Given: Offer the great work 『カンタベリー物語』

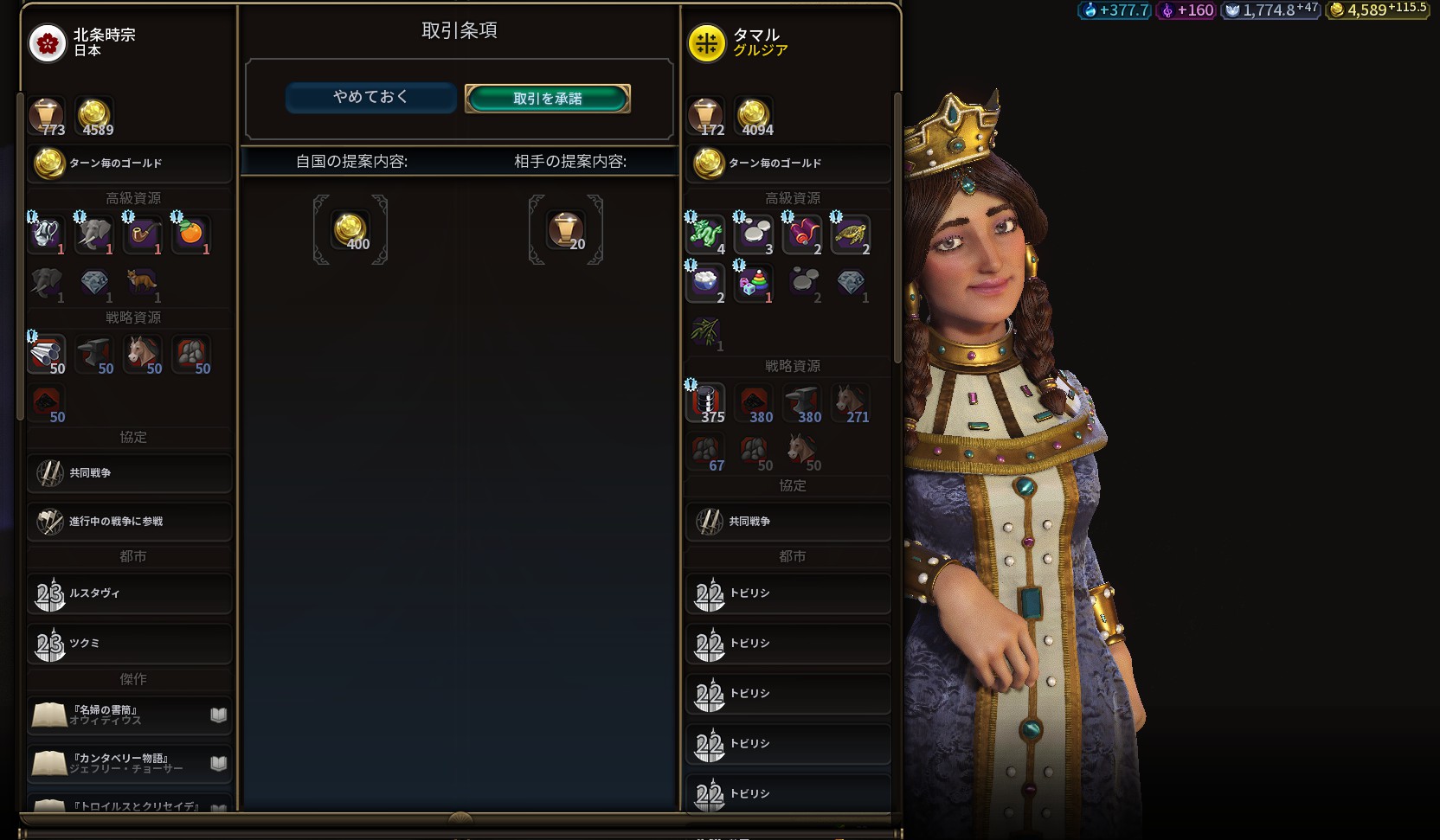Looking at the screenshot, I should pos(130,763).
